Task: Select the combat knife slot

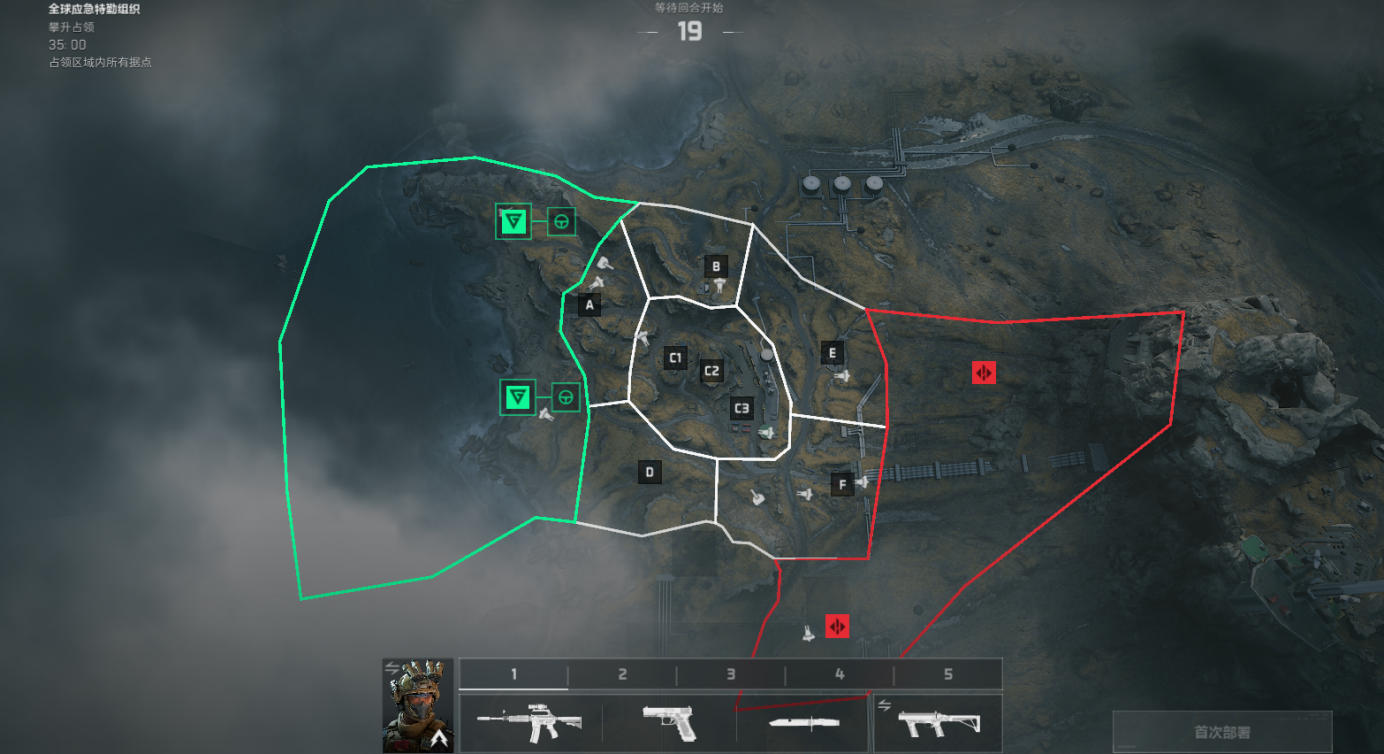Action: (x=803, y=722)
